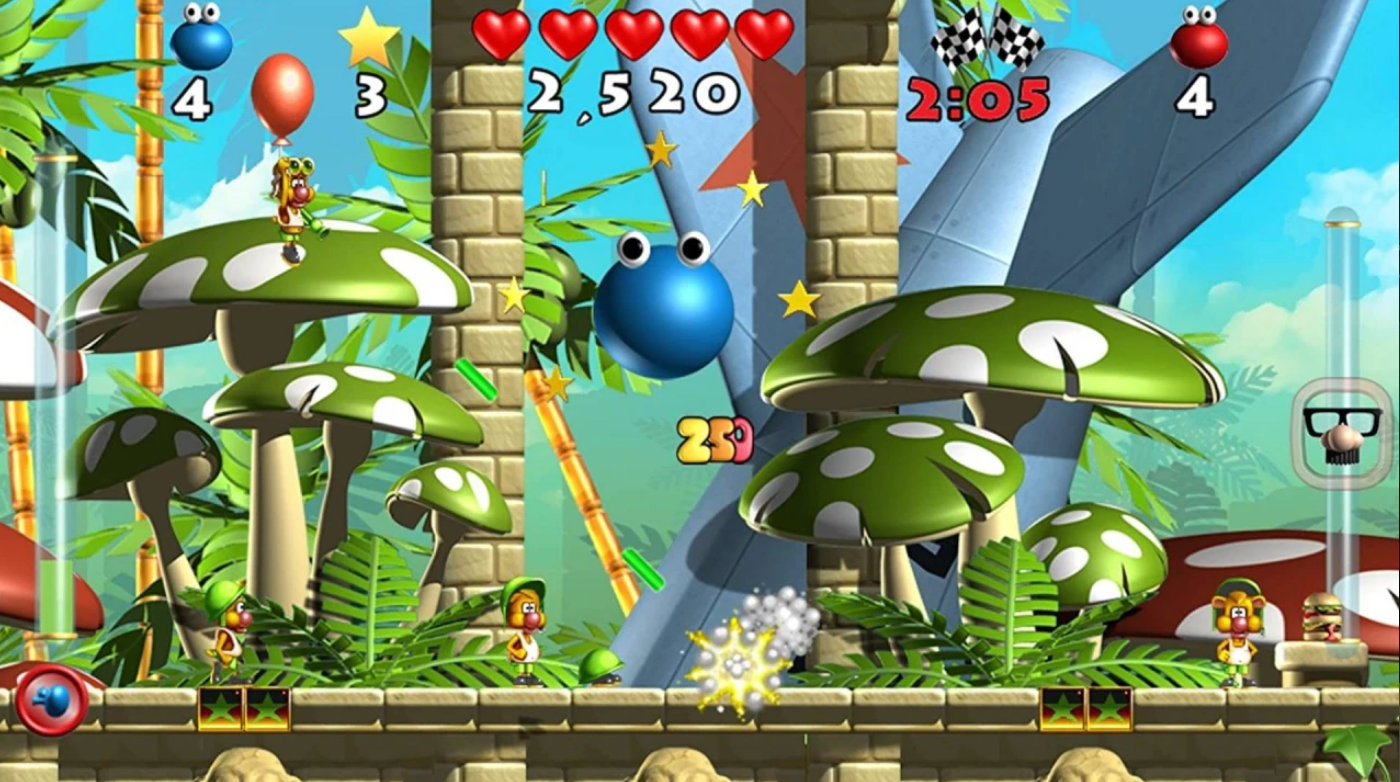Select the glasses and nose disguise slot
1400x782 pixels.
pos(1341,433)
